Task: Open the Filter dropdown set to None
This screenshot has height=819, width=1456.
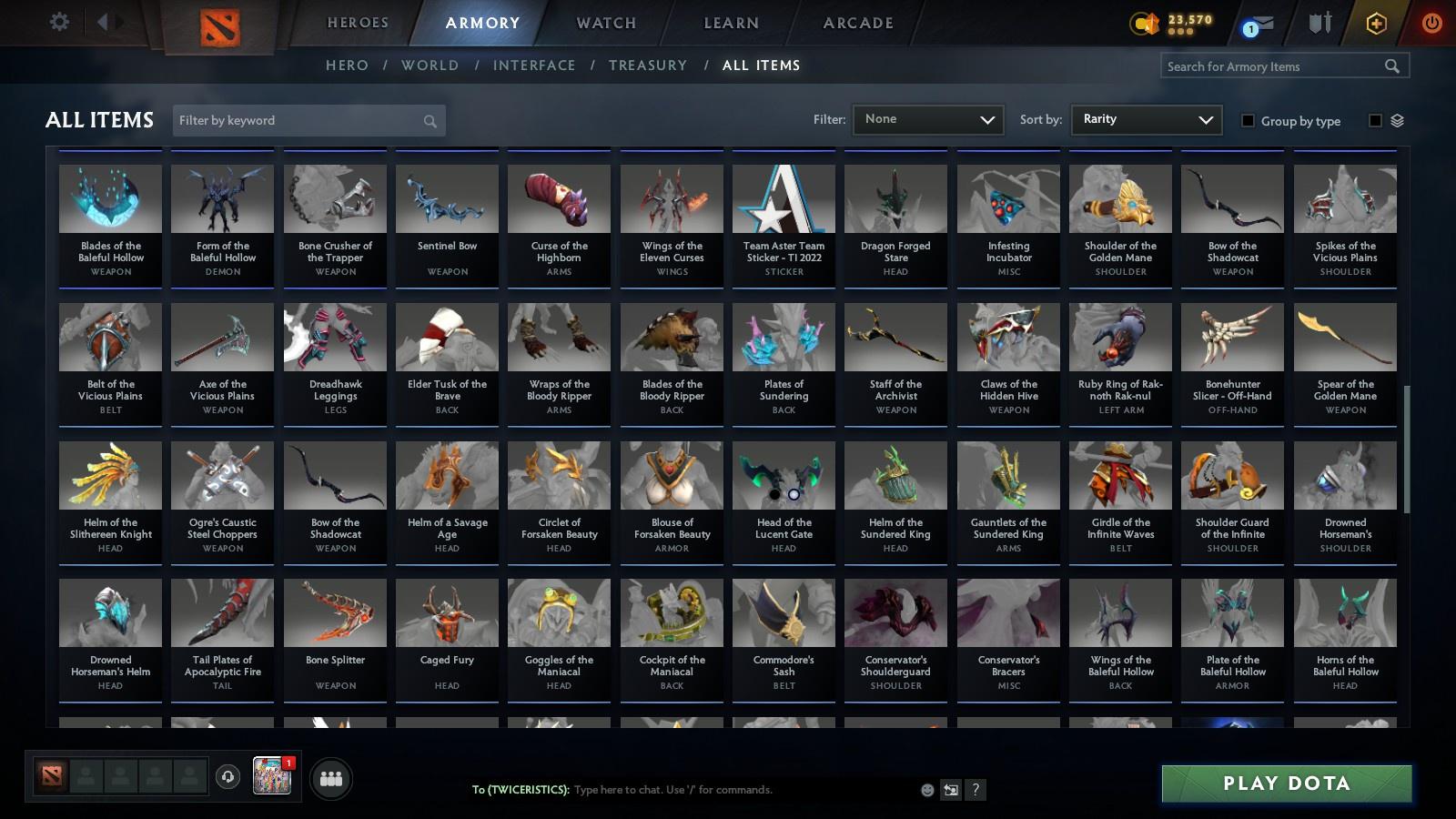Action: coord(927,119)
